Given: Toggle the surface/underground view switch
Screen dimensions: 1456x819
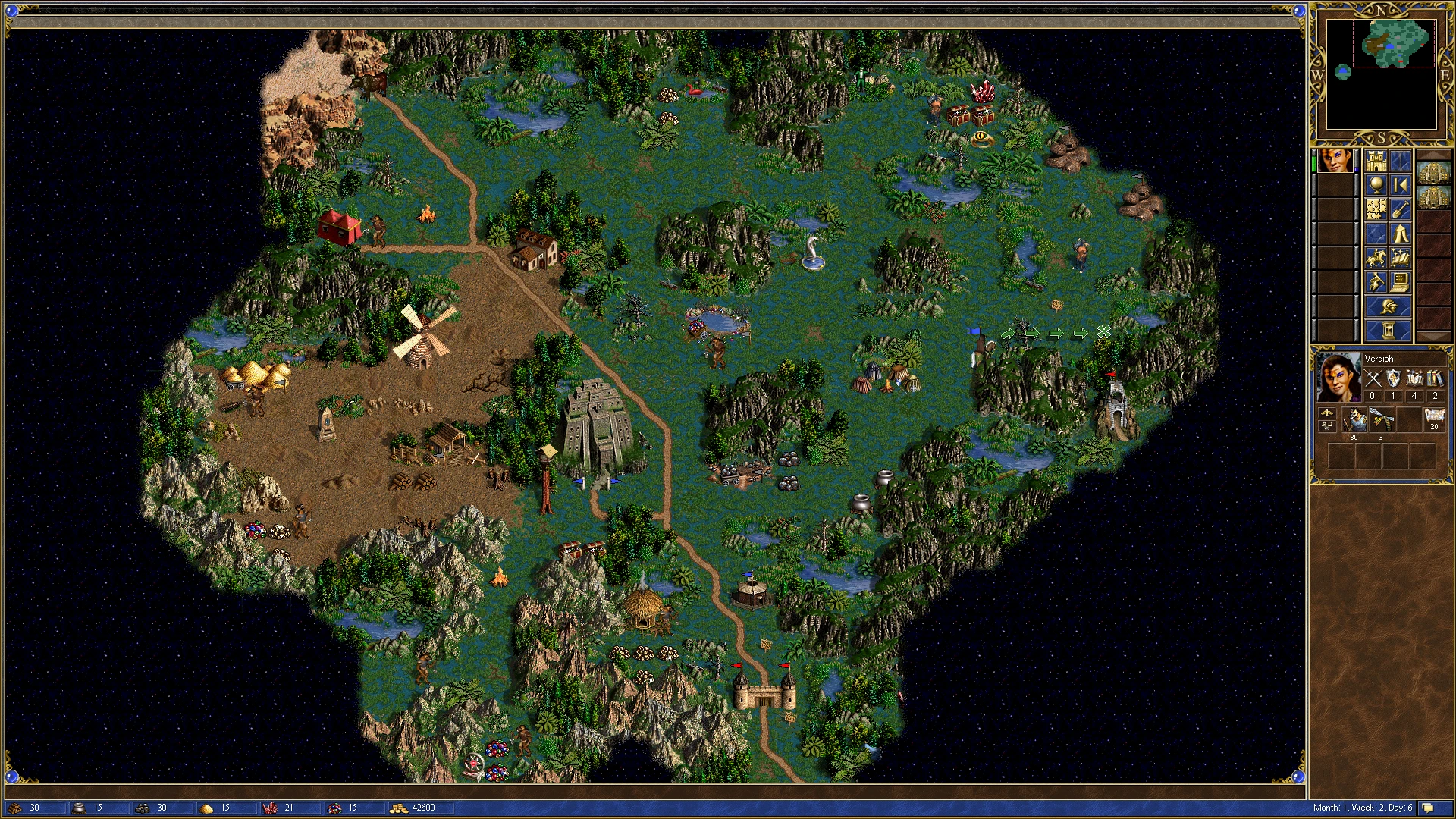Looking at the screenshot, I should click(1401, 161).
